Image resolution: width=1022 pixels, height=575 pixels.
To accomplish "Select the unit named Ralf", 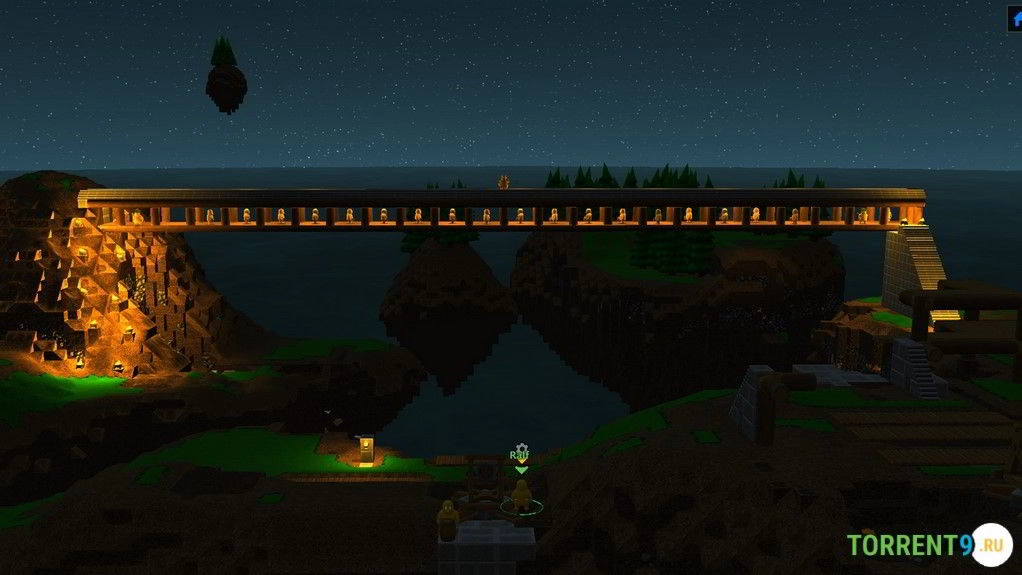I will coord(521,495).
